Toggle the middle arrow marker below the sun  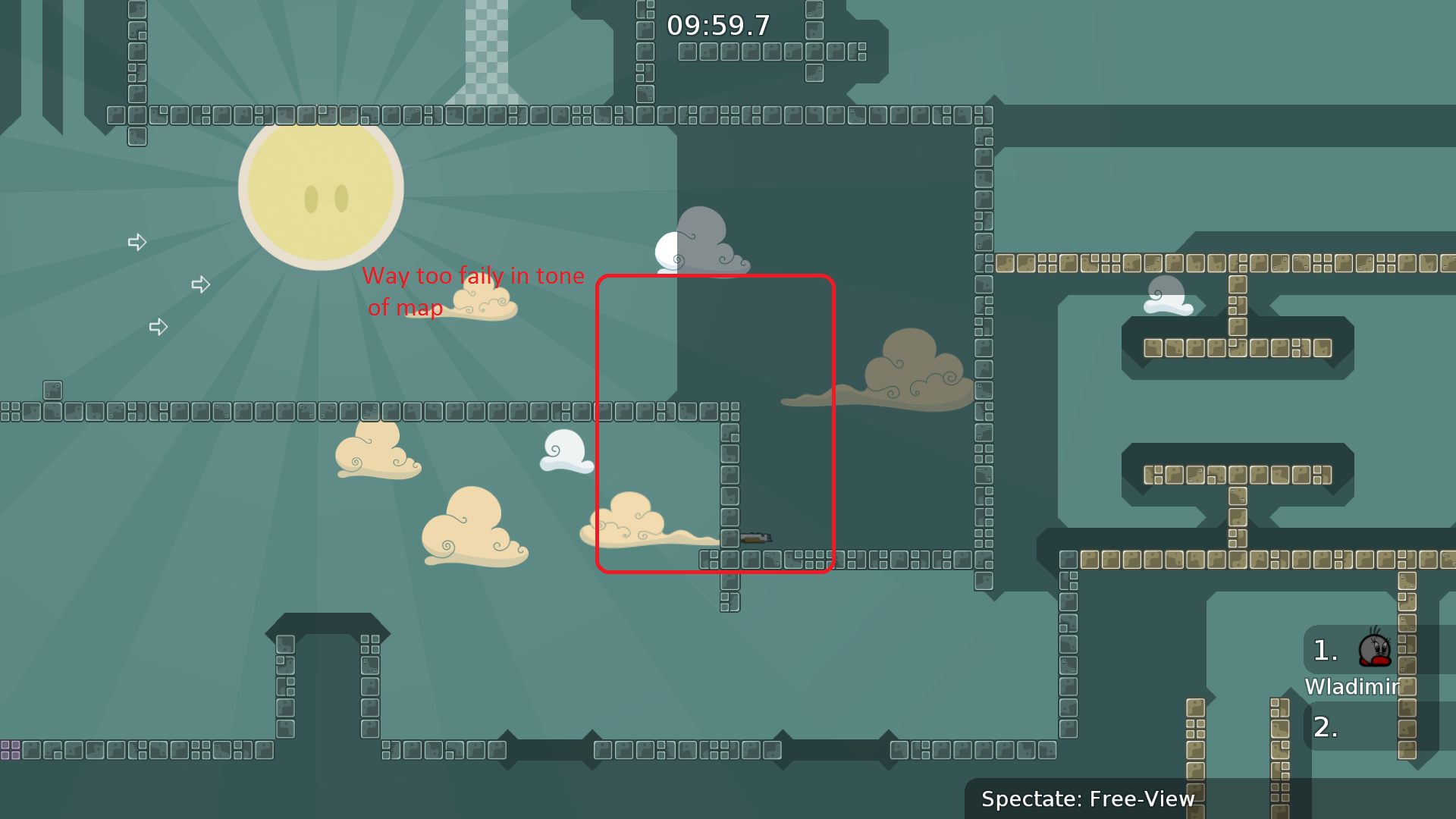point(201,284)
